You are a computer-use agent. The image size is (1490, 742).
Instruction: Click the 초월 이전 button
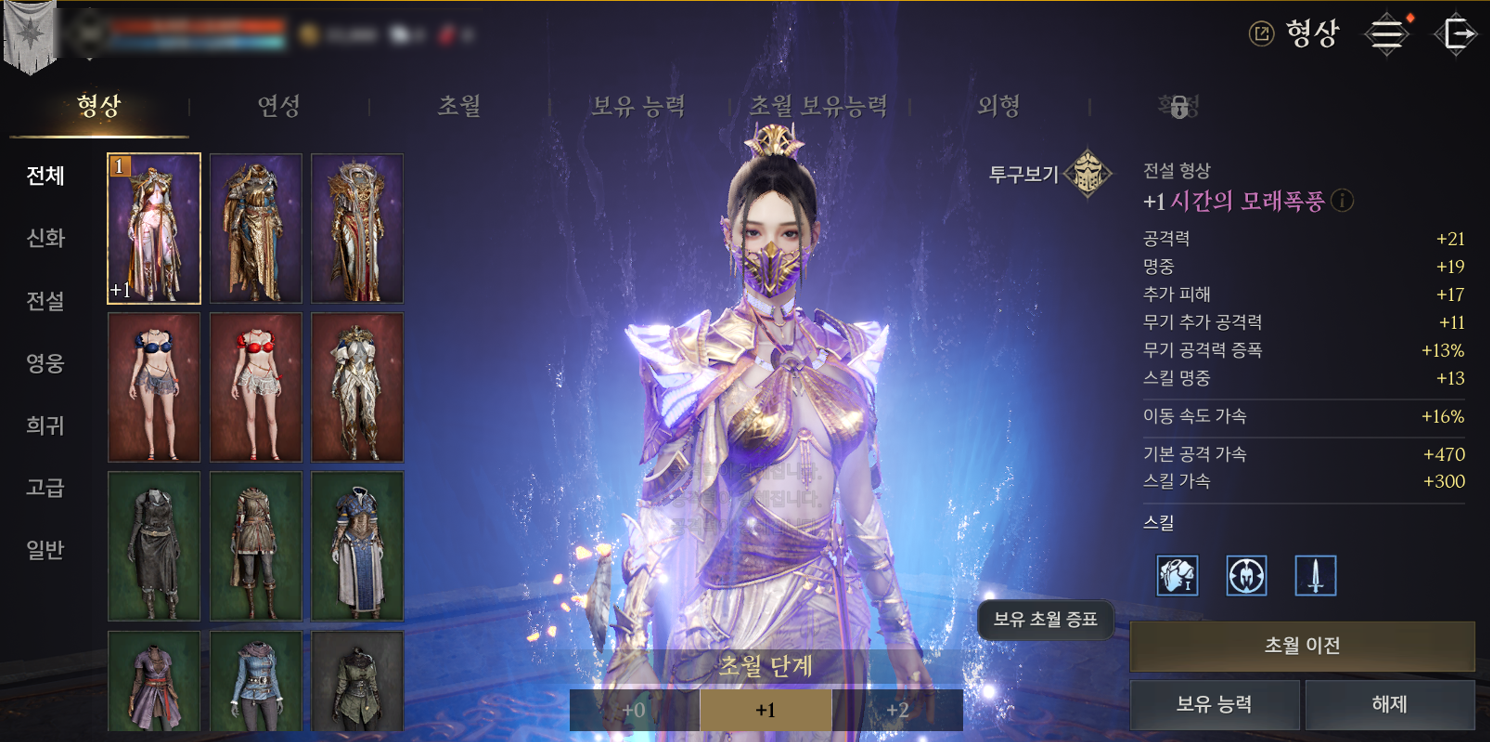pos(1302,646)
